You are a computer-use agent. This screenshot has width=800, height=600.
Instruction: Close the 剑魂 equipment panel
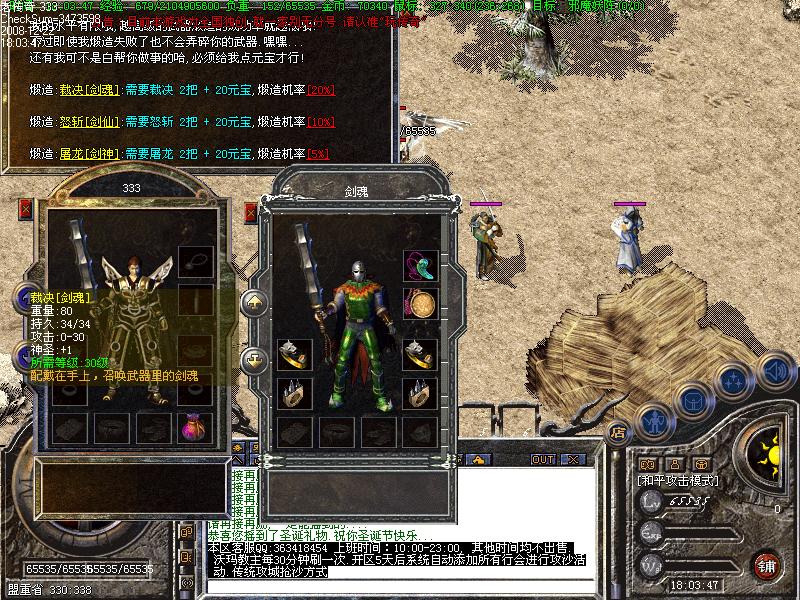pos(250,212)
